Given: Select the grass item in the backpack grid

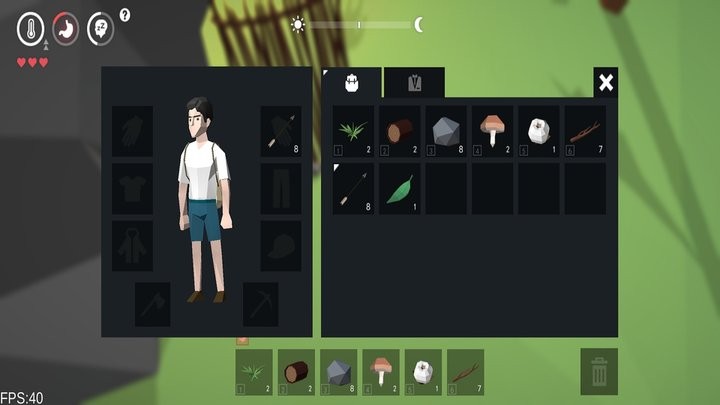Looking at the screenshot, I should (353, 132).
